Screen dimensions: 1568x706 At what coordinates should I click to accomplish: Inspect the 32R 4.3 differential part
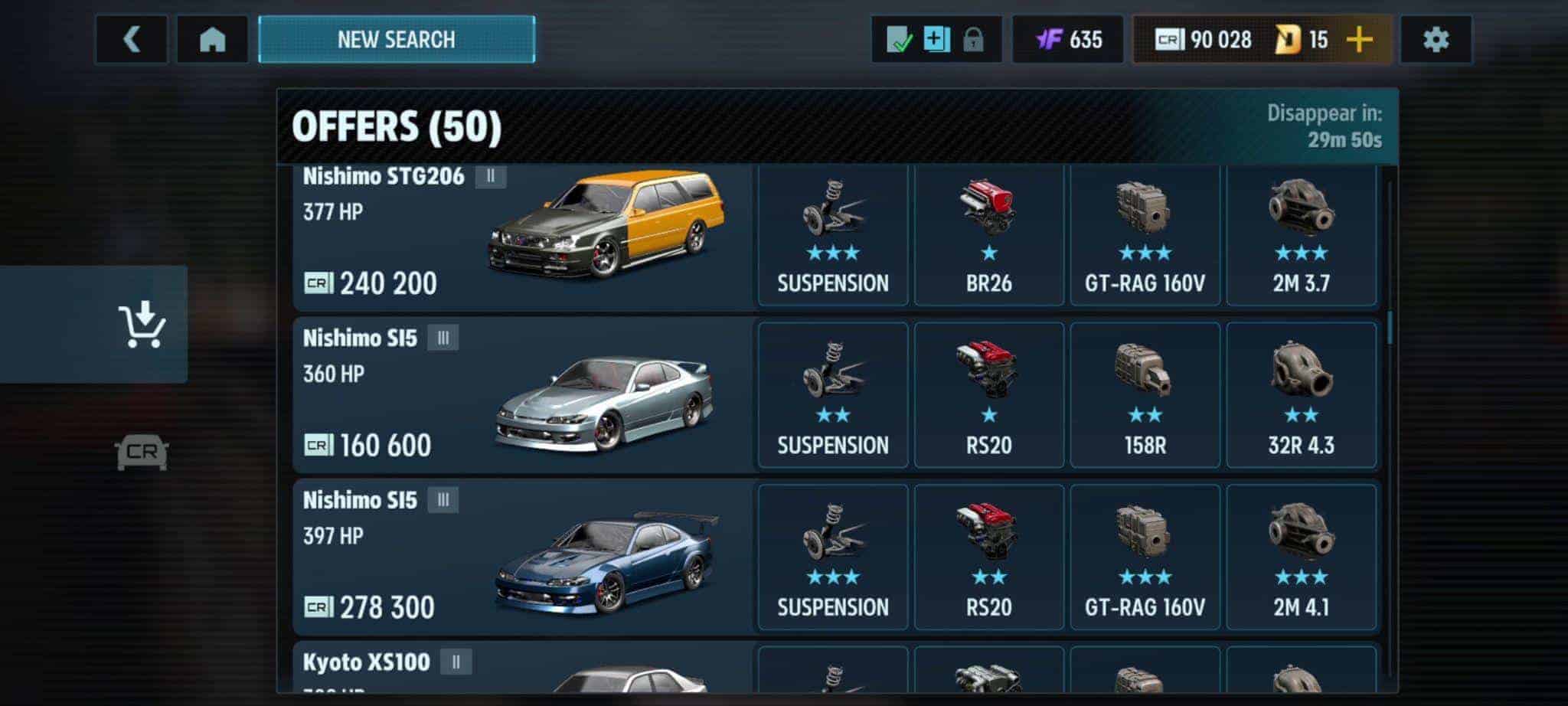coord(1301,395)
